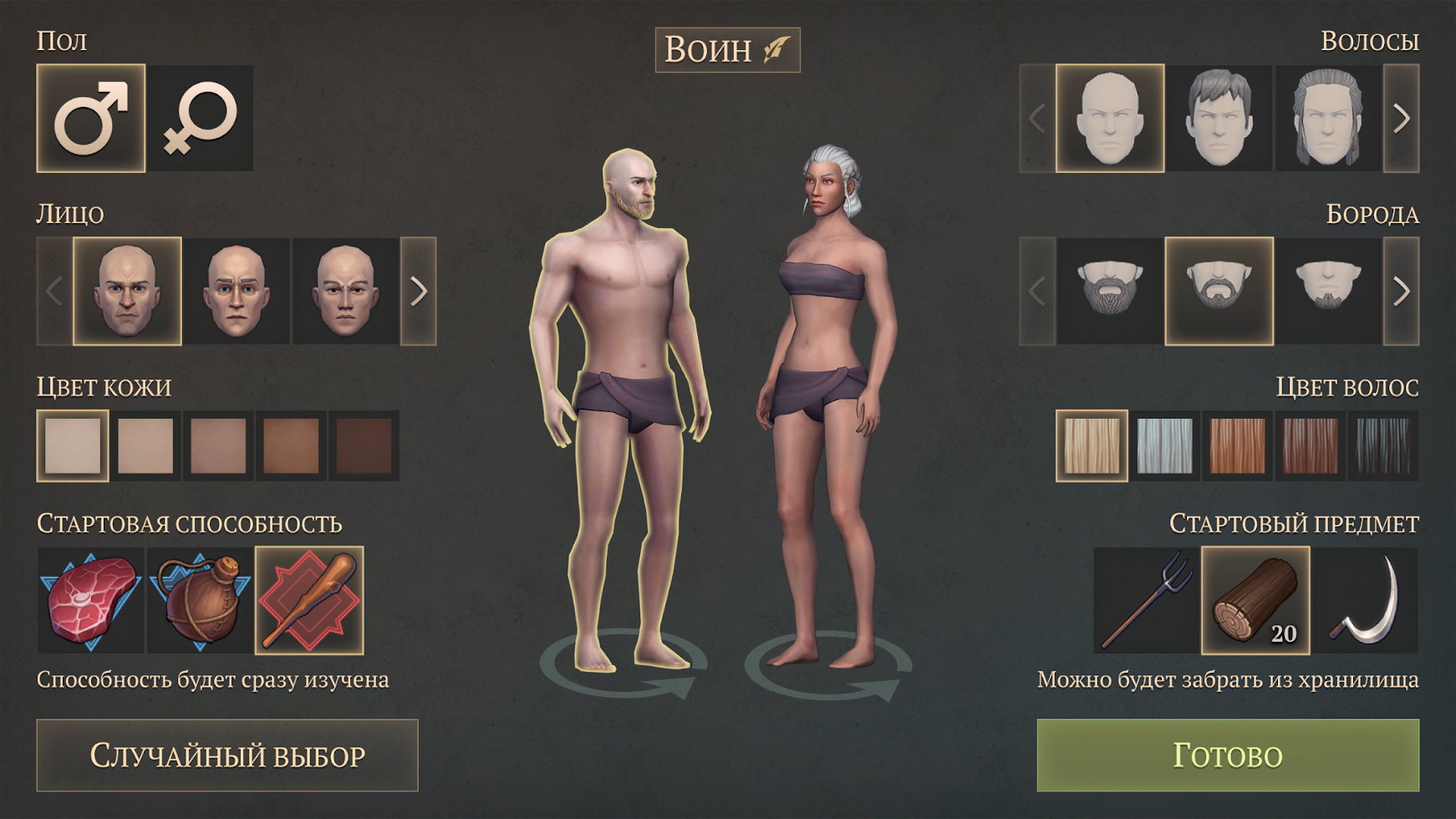The image size is (1456, 819).
Task: Show next face options with right arrow
Action: click(419, 292)
